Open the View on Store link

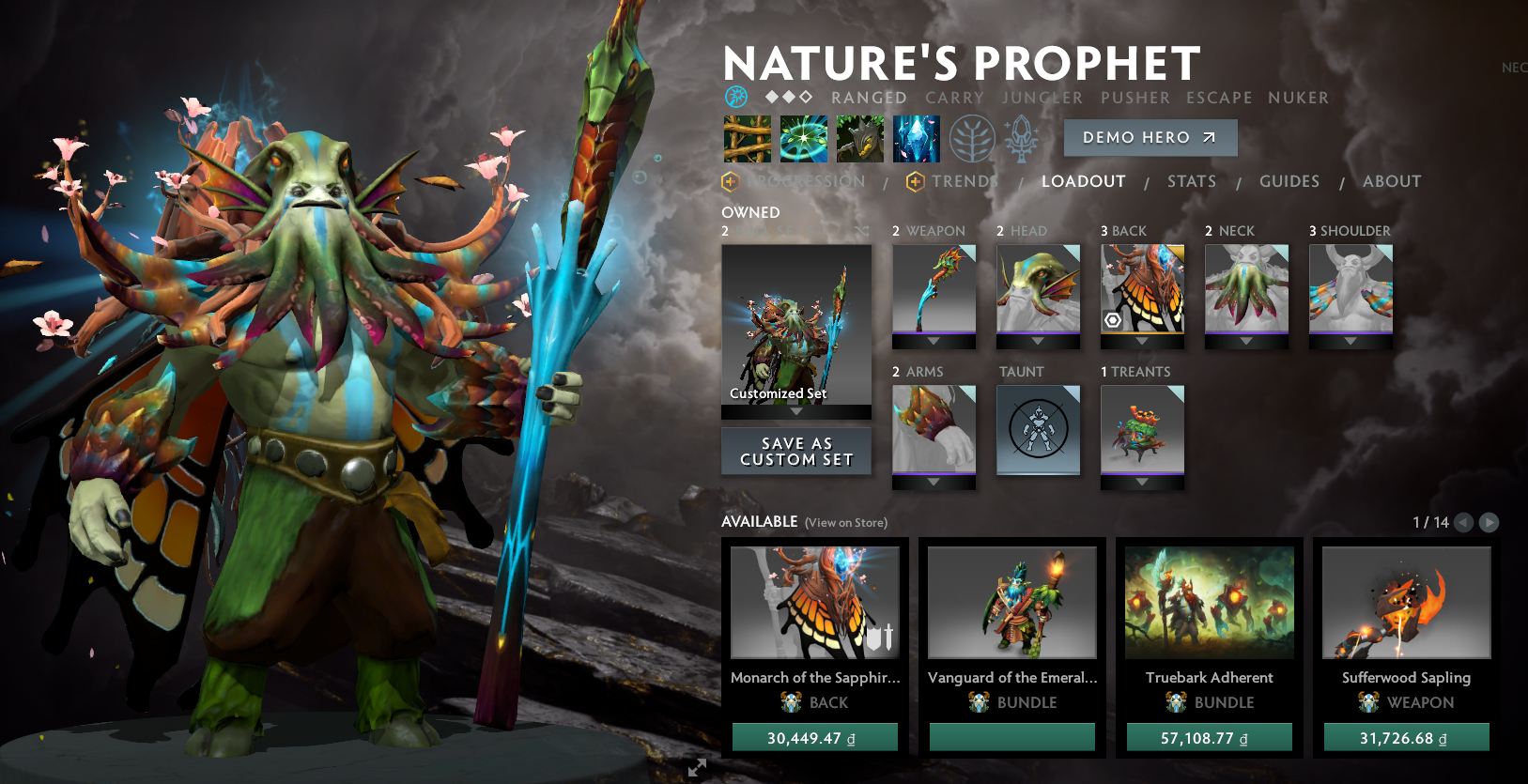coord(844,523)
